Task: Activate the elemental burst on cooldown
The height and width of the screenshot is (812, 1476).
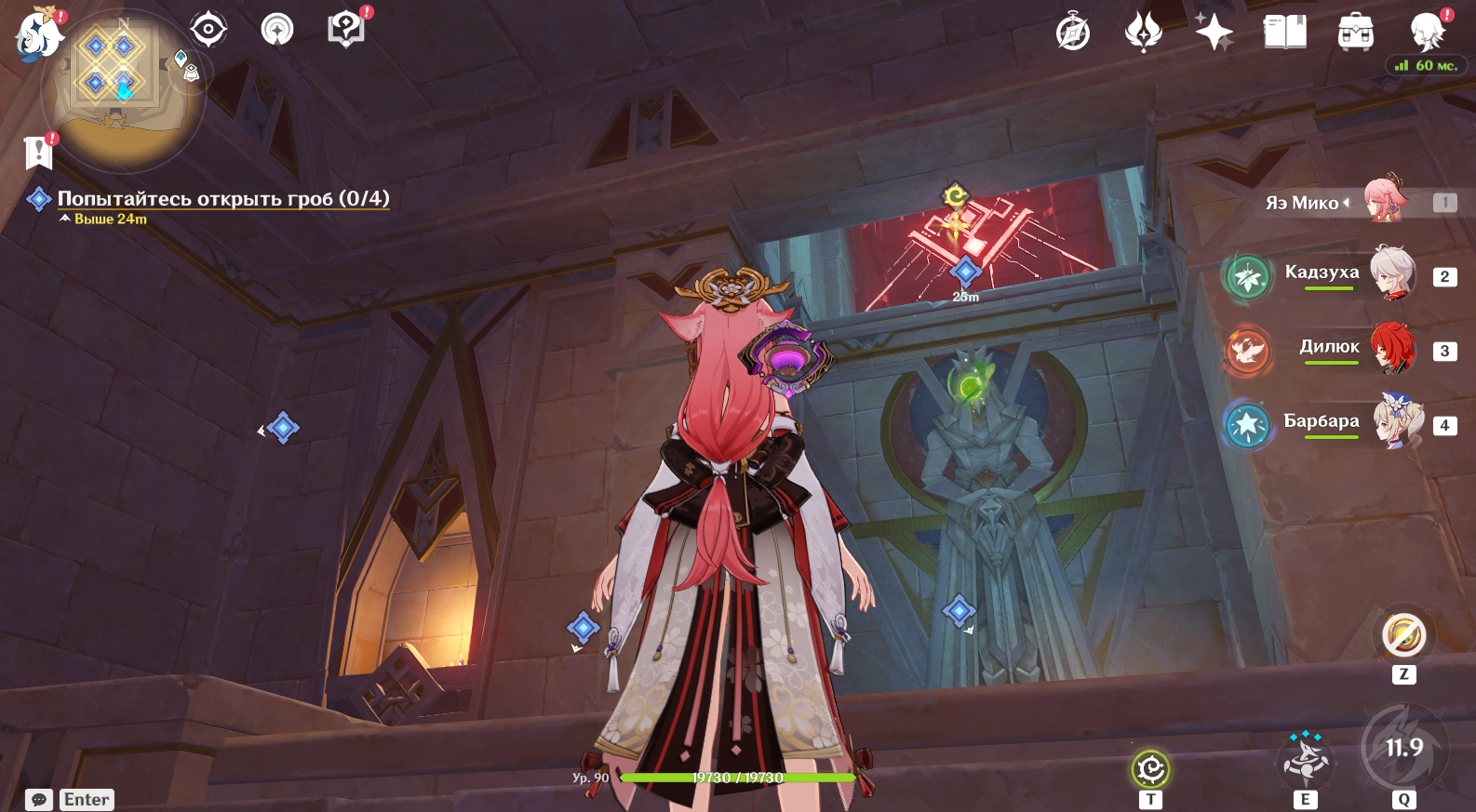Action: tap(1403, 748)
